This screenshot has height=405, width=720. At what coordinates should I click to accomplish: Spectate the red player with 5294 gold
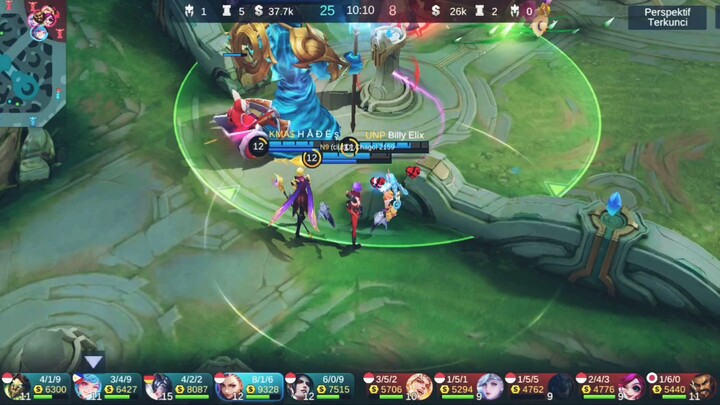(x=468, y=386)
